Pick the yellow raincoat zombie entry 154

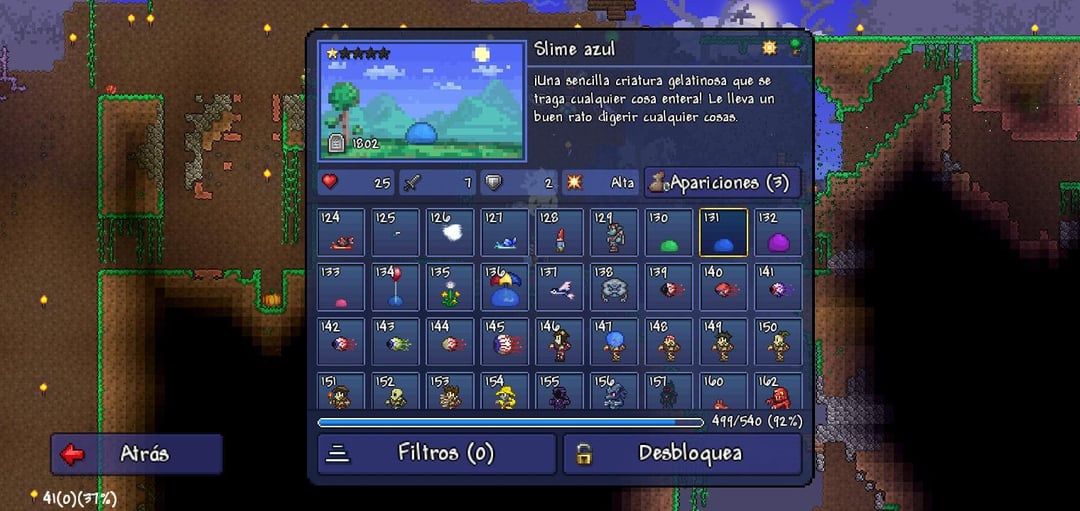505,393
